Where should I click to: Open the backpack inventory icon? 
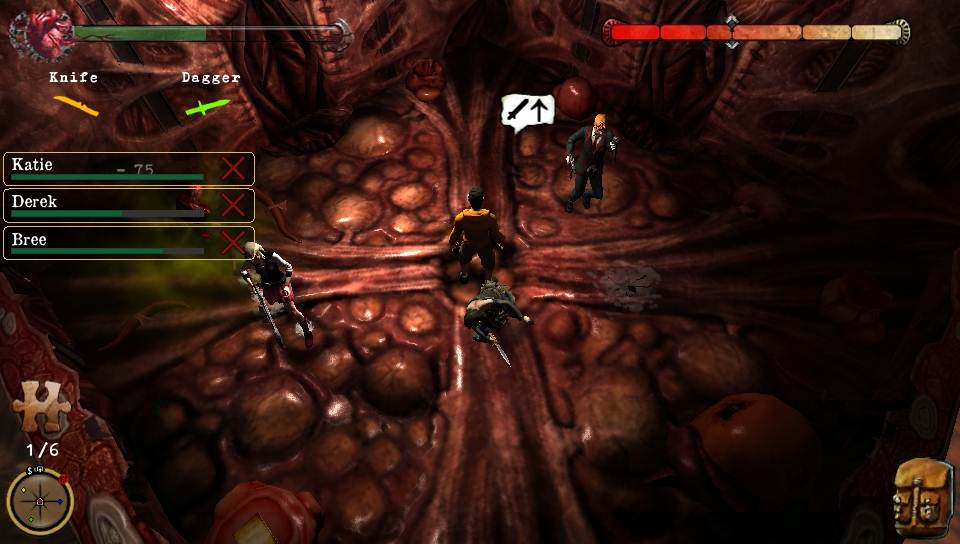click(921, 496)
